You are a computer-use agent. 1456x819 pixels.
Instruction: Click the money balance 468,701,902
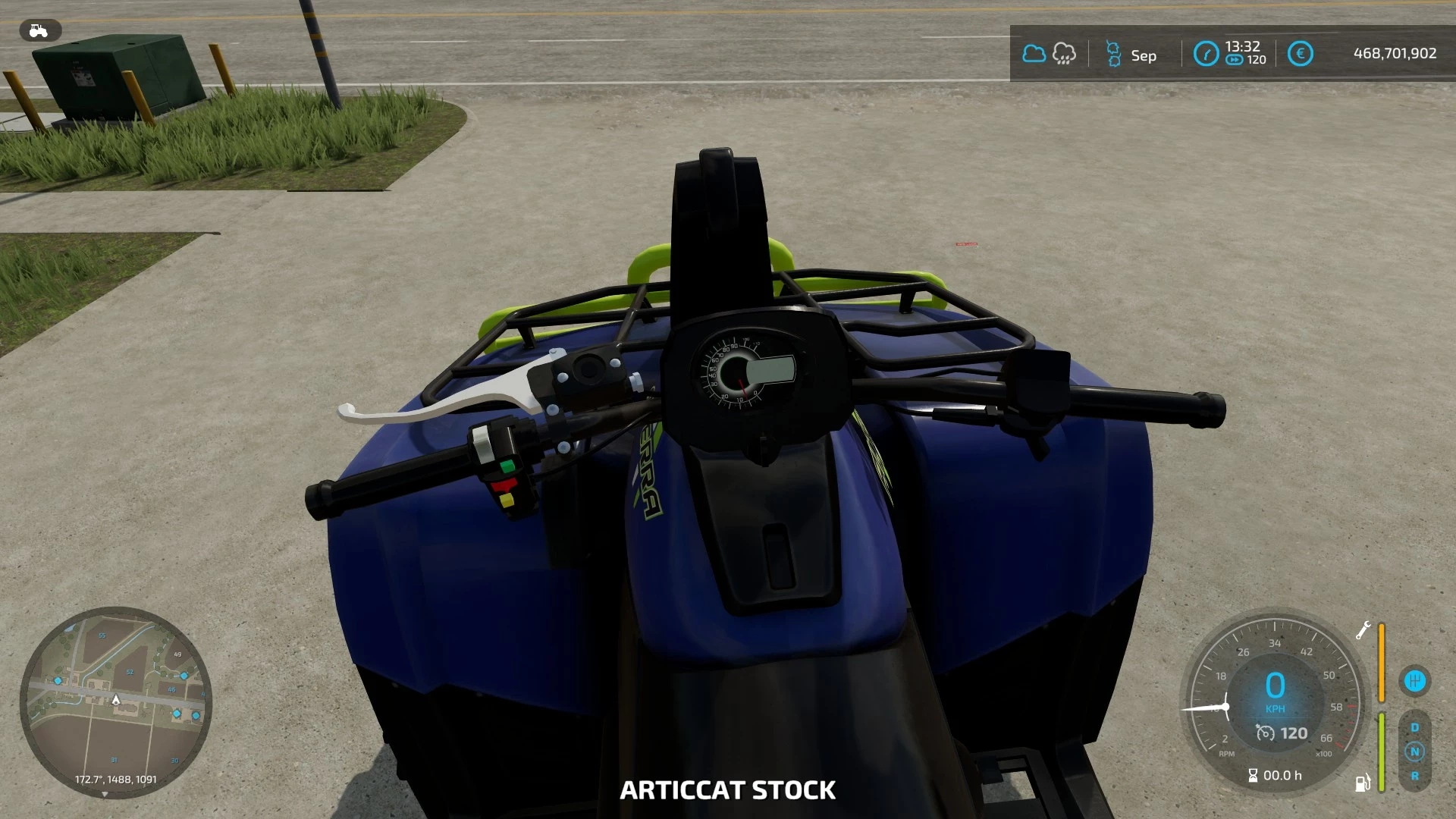coord(1395,53)
